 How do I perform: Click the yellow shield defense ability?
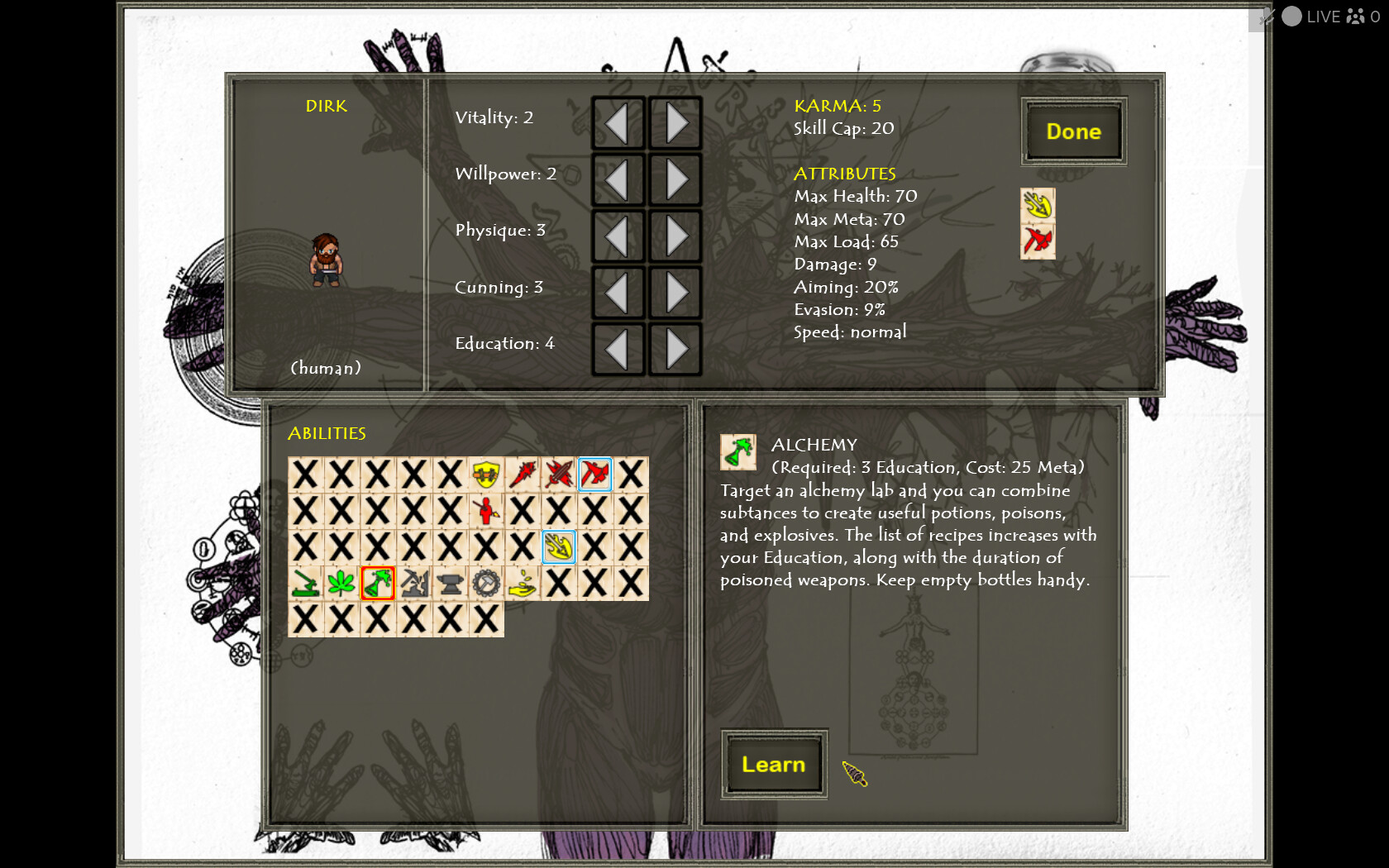[x=487, y=475]
